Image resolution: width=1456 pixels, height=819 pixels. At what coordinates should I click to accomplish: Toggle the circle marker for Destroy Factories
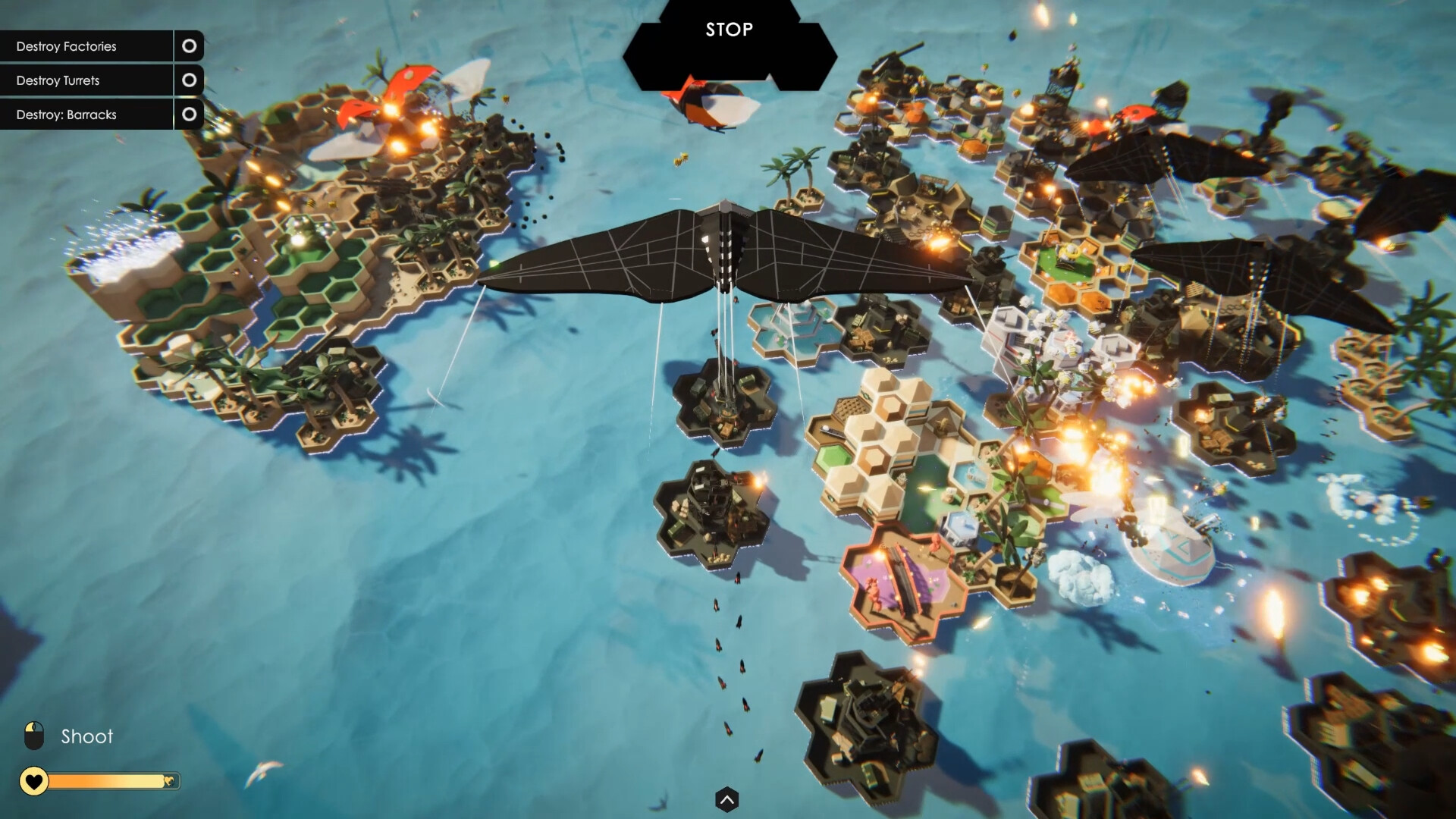[x=189, y=46]
